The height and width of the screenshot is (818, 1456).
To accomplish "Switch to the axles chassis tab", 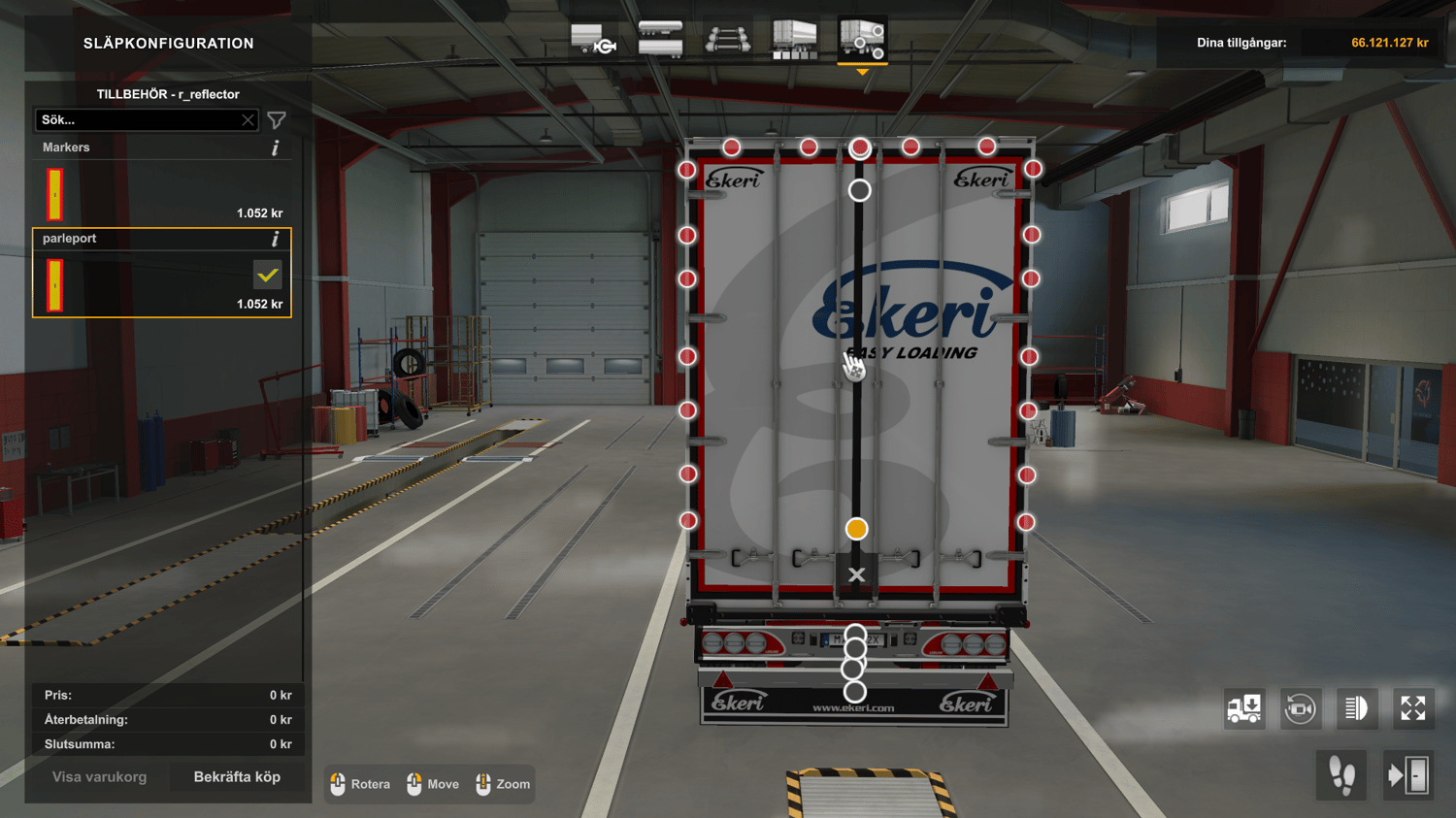I will (727, 41).
